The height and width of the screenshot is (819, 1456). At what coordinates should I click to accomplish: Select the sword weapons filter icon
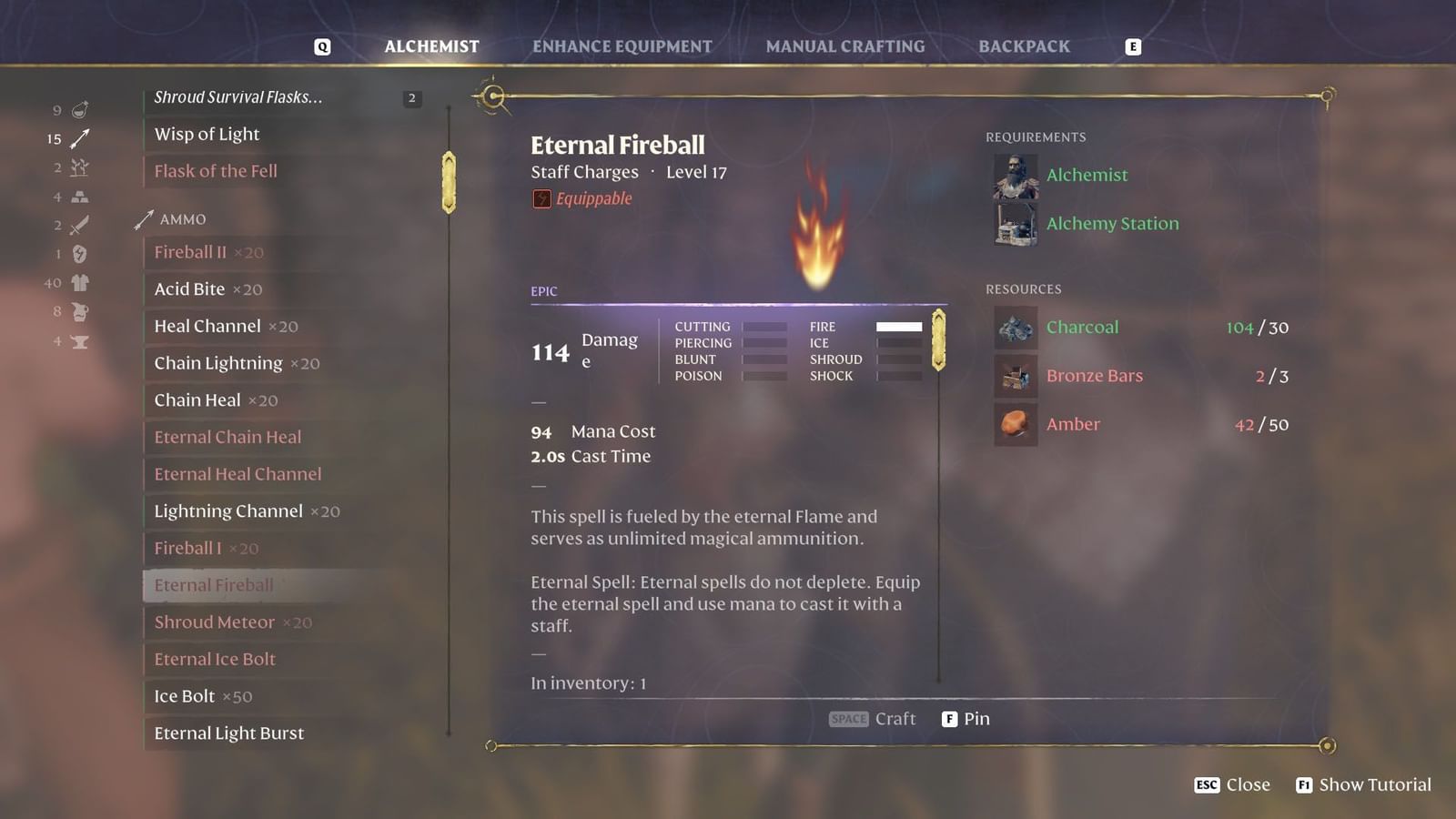pos(80,225)
